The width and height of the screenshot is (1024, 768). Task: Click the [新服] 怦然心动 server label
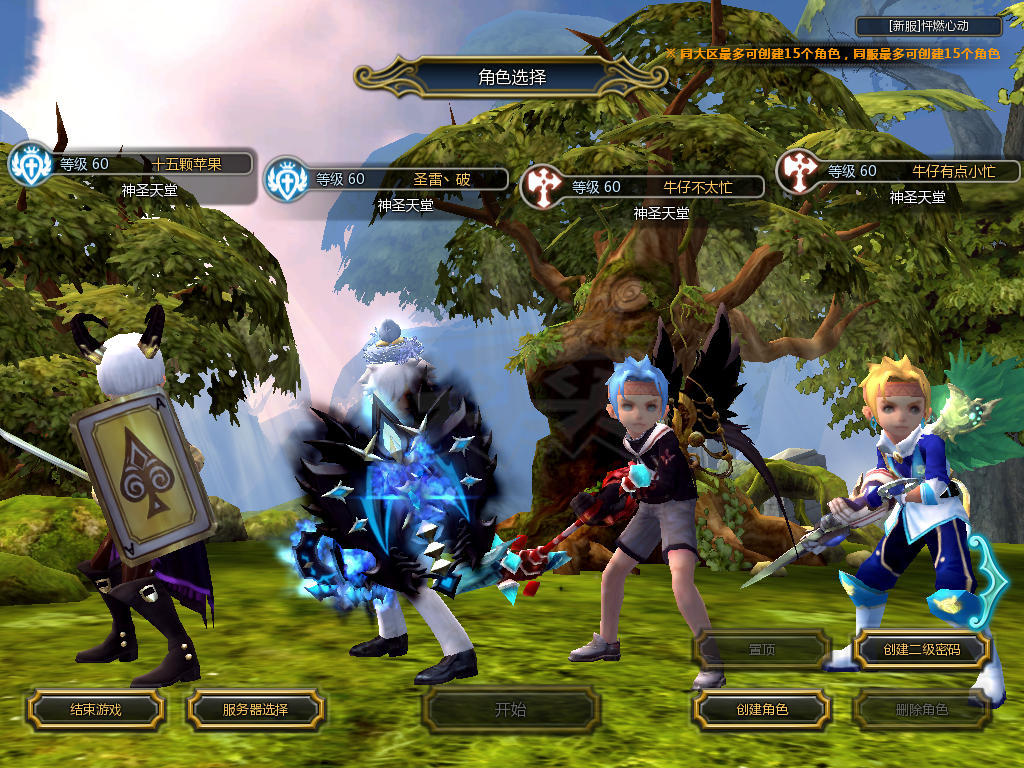[929, 27]
